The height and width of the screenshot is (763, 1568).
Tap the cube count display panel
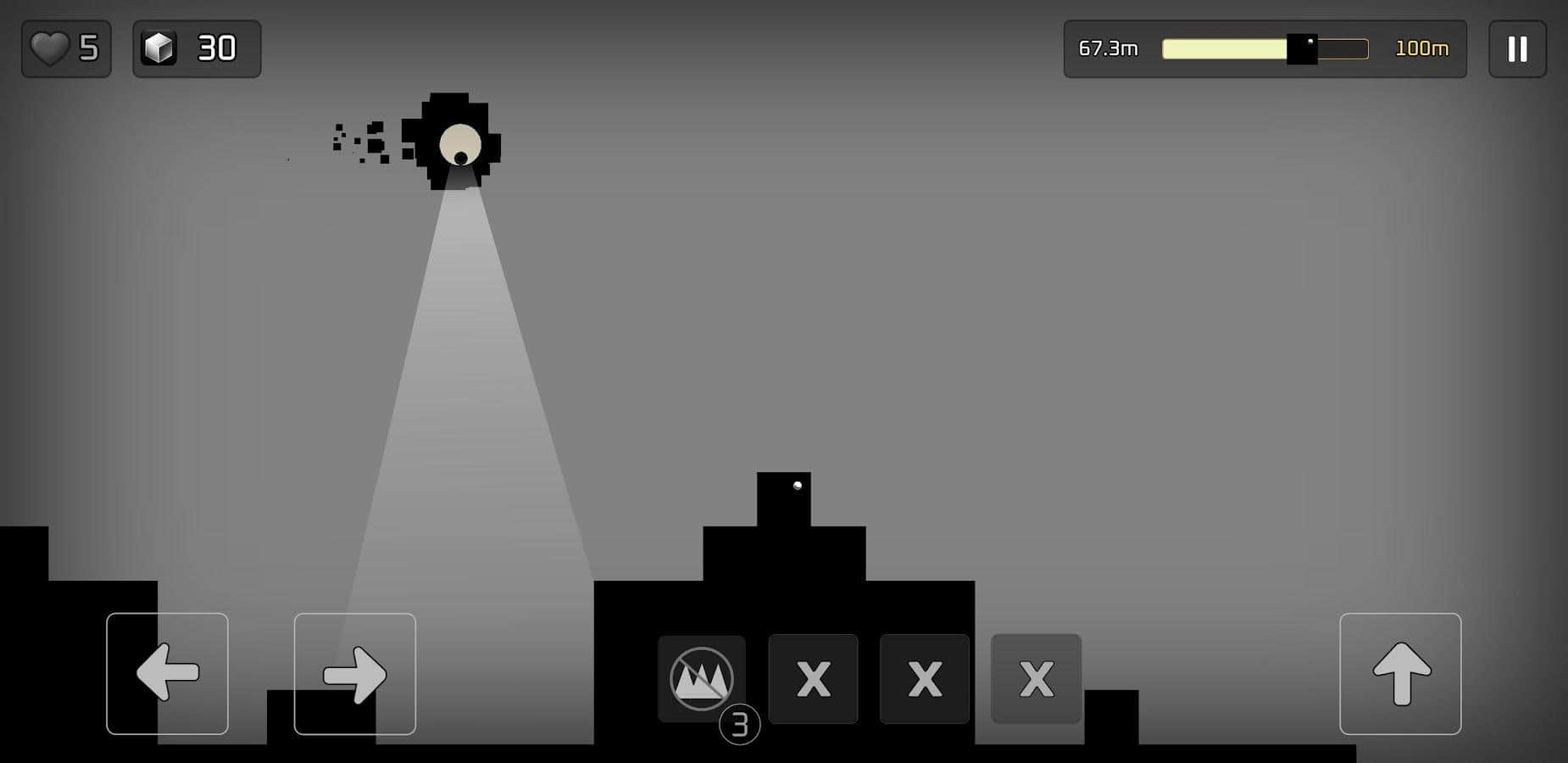click(197, 48)
